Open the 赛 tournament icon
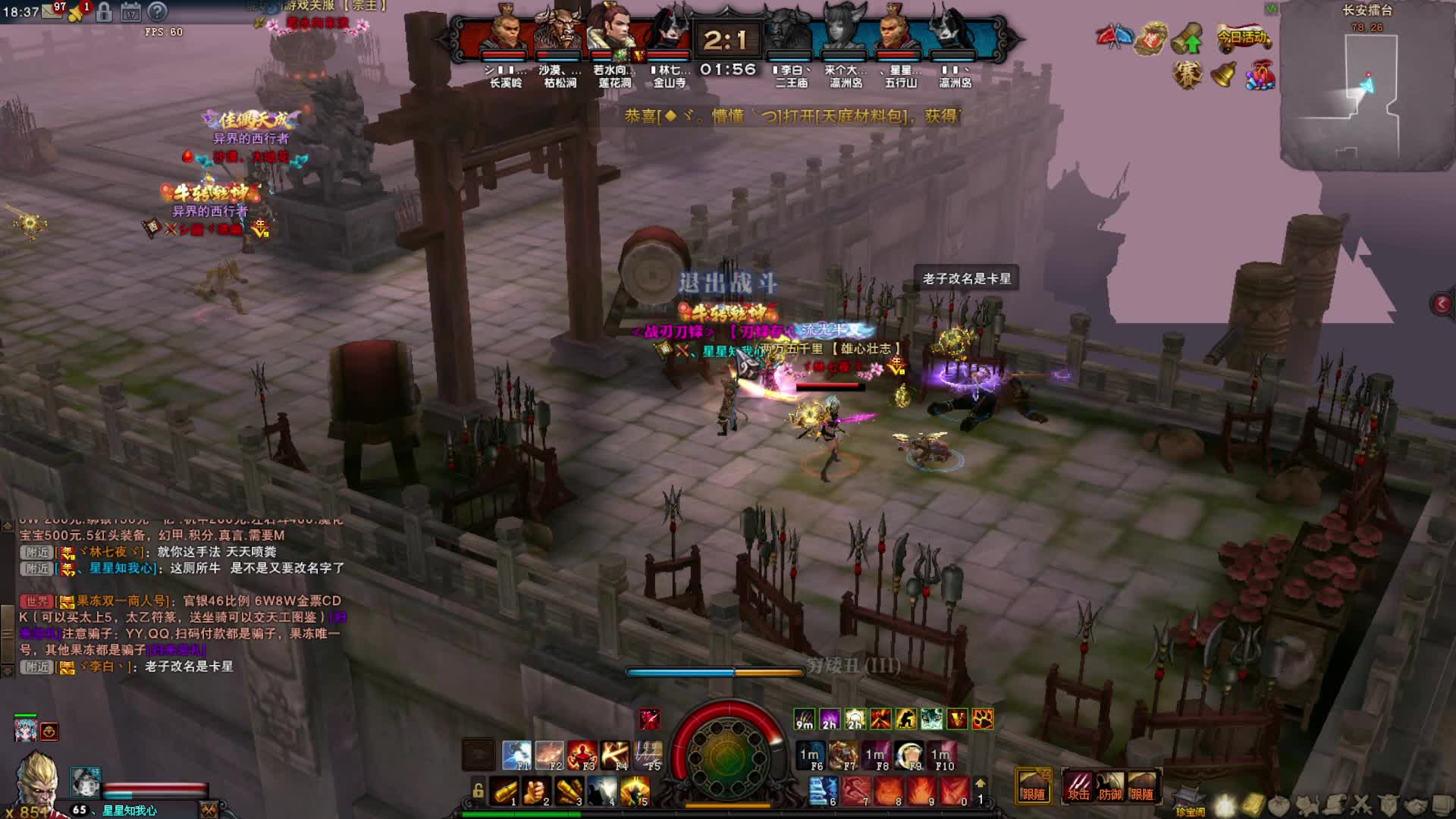The width and height of the screenshot is (1456, 819). tap(1187, 74)
